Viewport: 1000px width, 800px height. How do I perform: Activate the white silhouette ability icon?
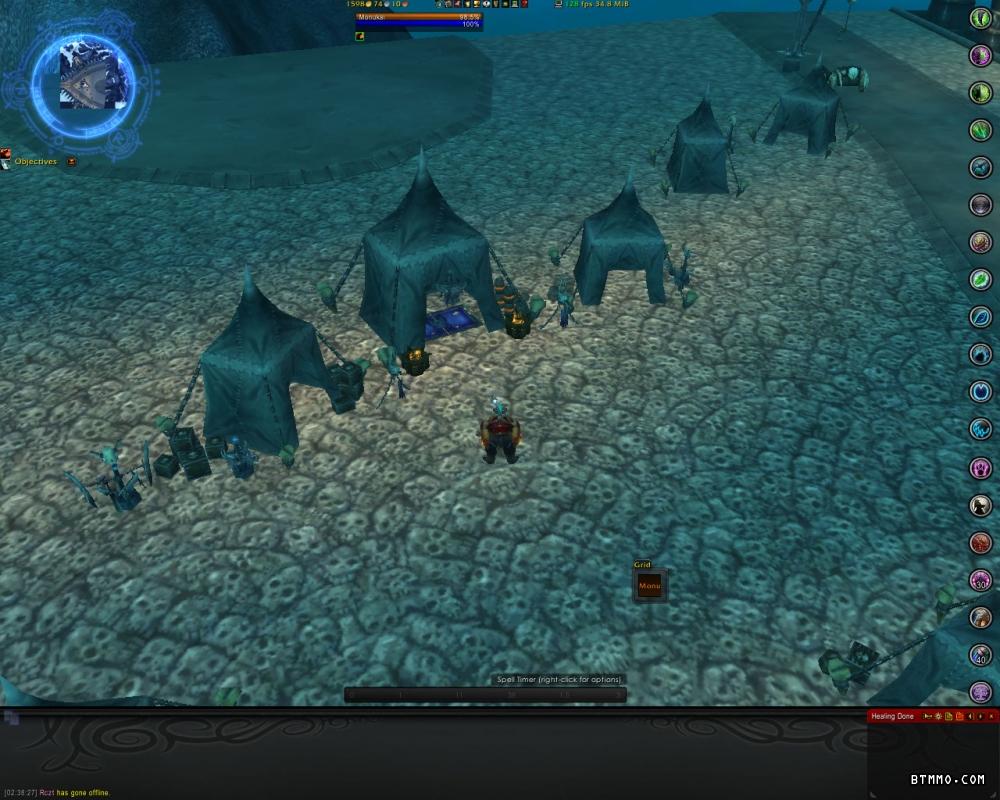click(981, 505)
